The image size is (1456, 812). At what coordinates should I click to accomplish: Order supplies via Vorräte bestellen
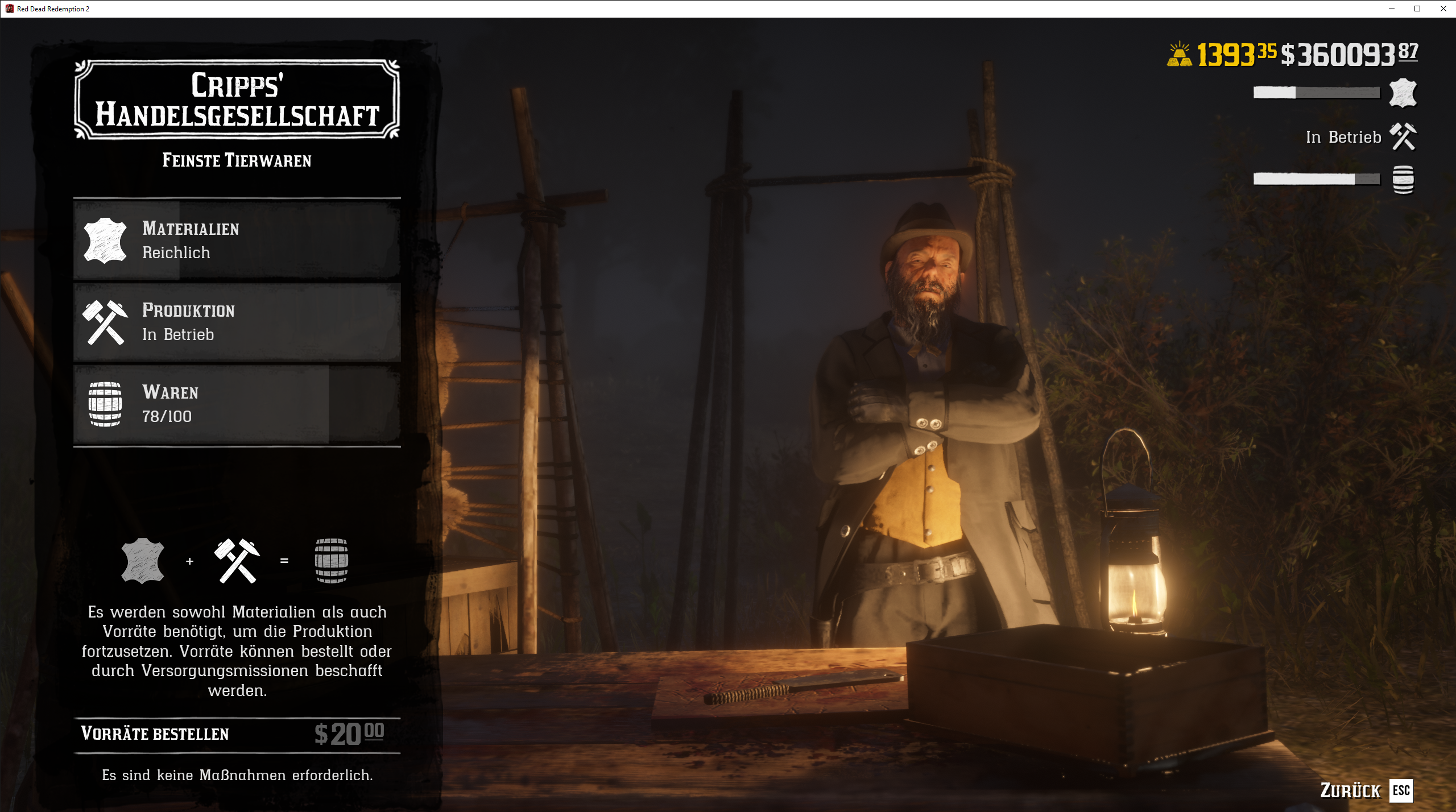click(x=237, y=734)
